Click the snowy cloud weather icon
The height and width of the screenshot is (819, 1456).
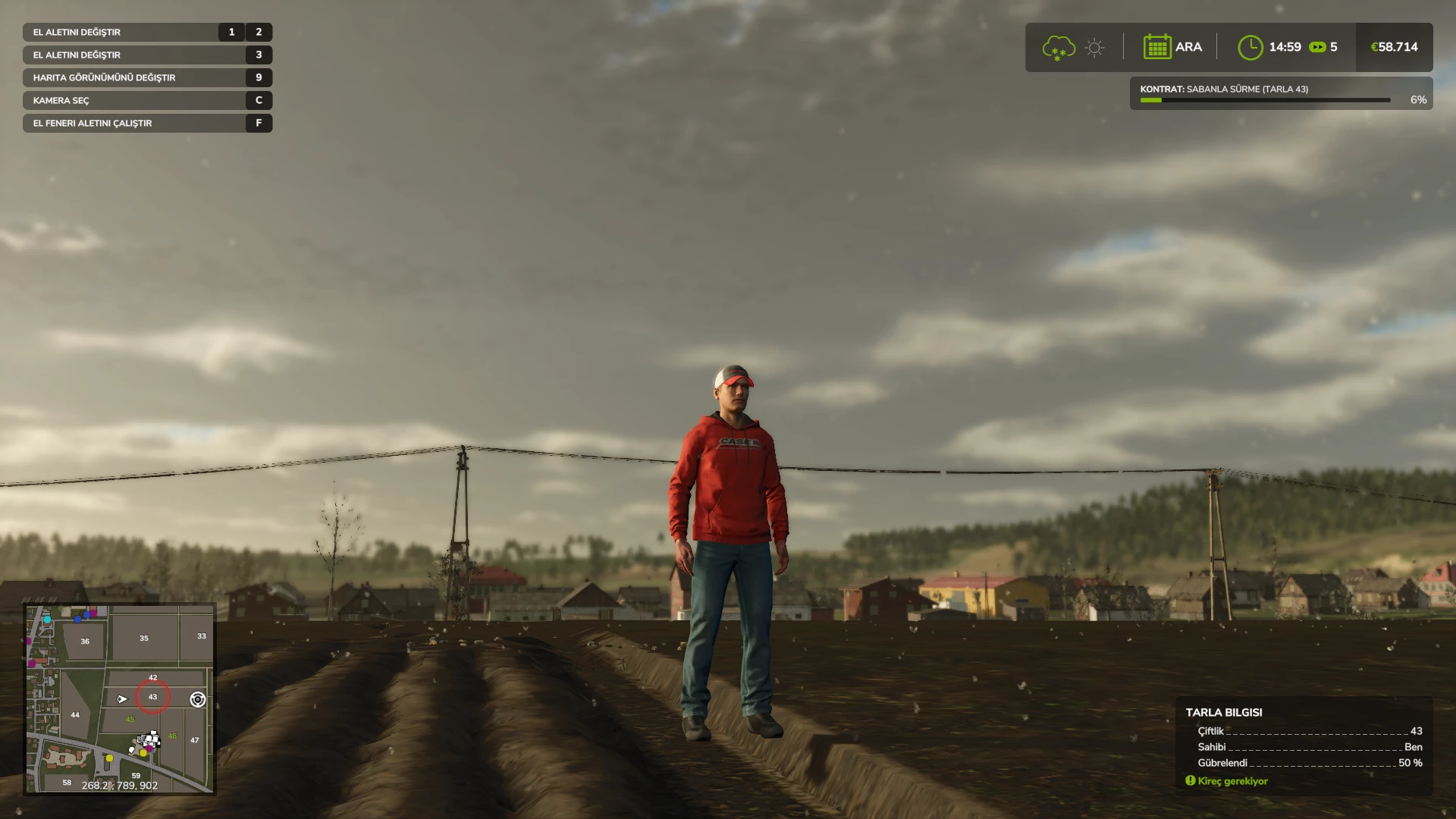click(x=1058, y=47)
